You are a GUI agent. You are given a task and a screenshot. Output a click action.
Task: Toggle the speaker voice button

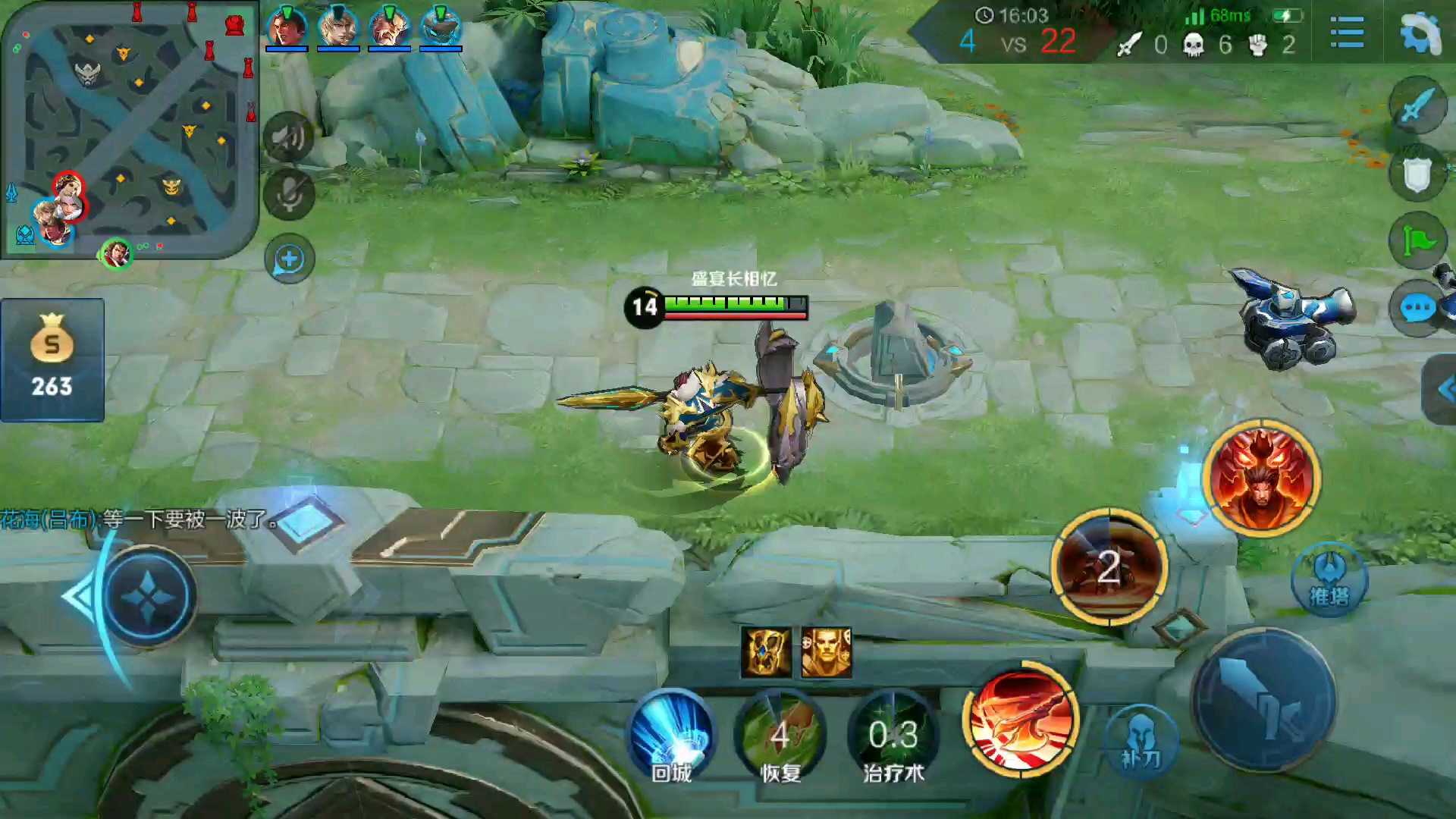289,137
